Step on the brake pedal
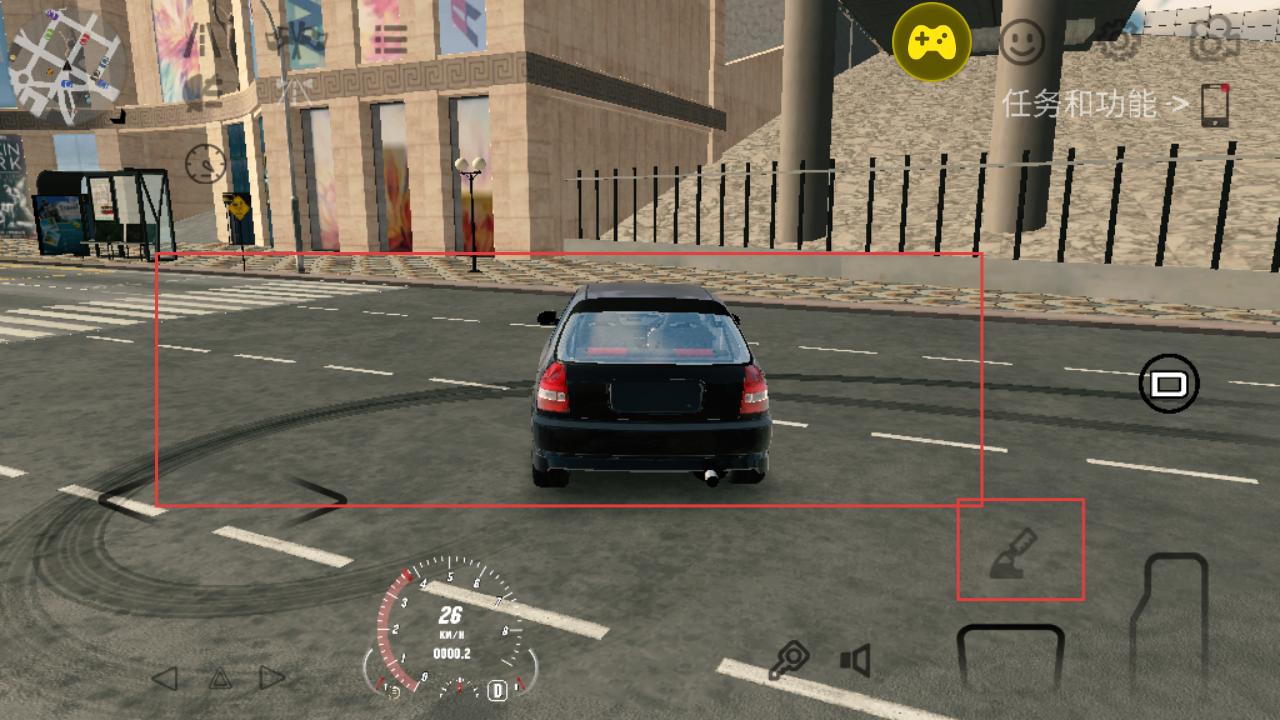This screenshot has height=720, width=1280. point(1010,660)
